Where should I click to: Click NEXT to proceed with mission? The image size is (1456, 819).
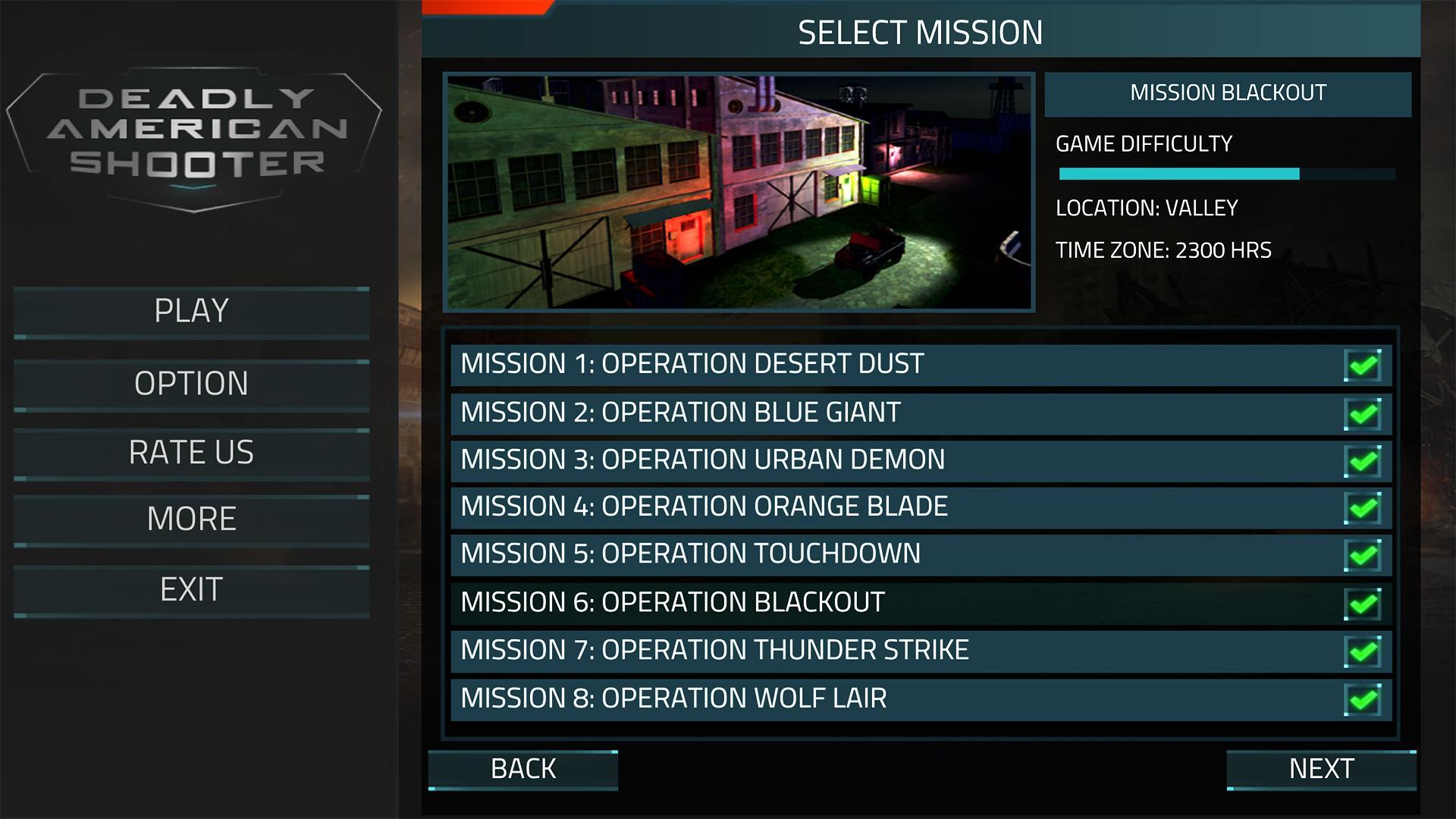coord(1321,770)
